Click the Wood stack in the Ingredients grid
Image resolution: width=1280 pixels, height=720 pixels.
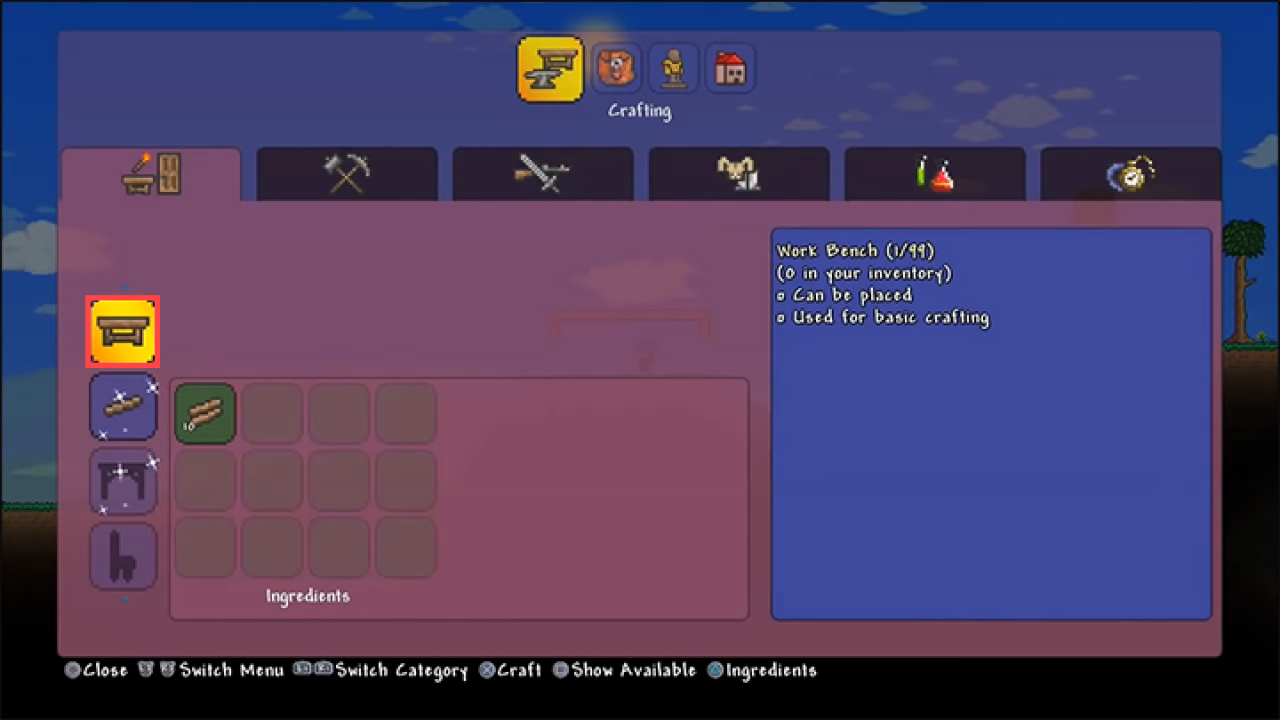(205, 413)
